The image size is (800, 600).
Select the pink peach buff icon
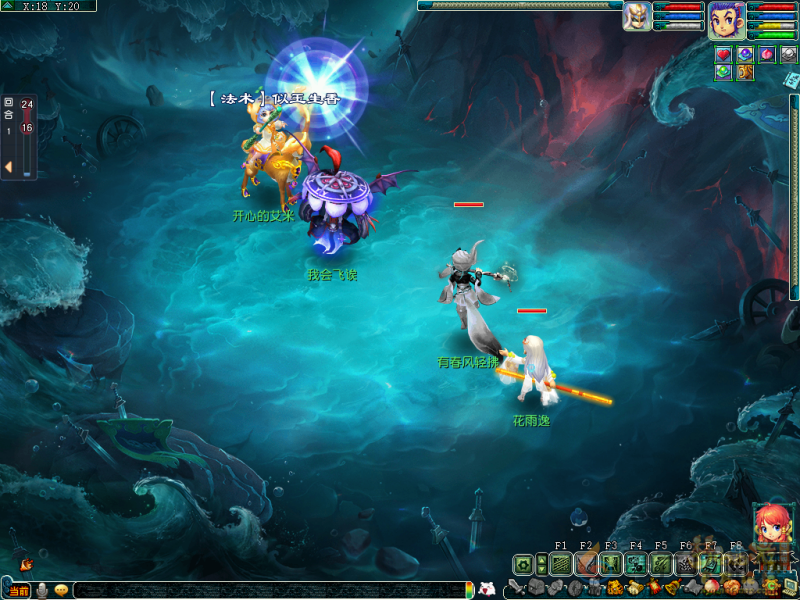(767, 54)
